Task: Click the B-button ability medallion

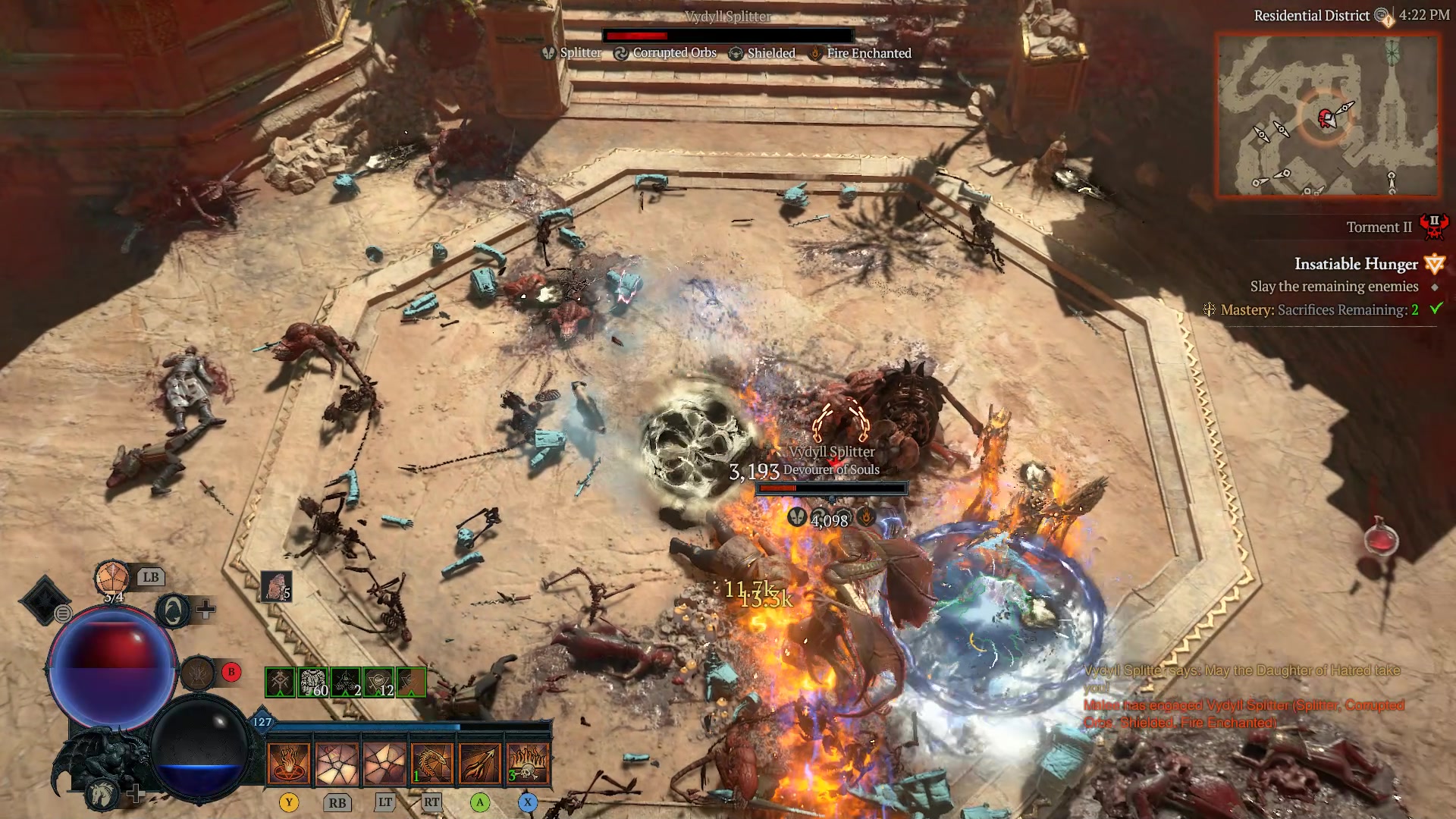Action: [x=199, y=673]
